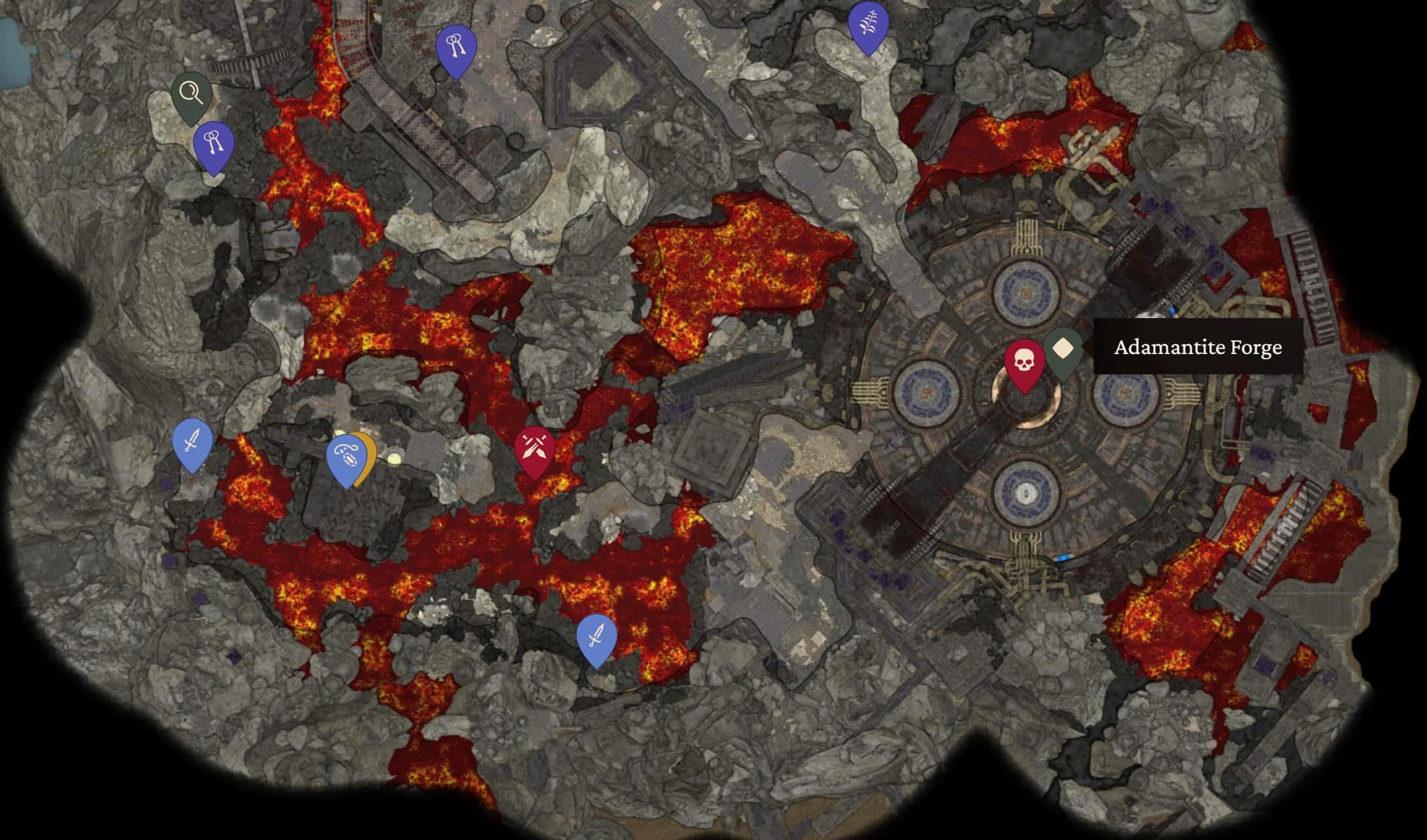Screen dimensions: 1427x840
Task: Select the blue sword marker left of the scarab
Action: (x=192, y=442)
